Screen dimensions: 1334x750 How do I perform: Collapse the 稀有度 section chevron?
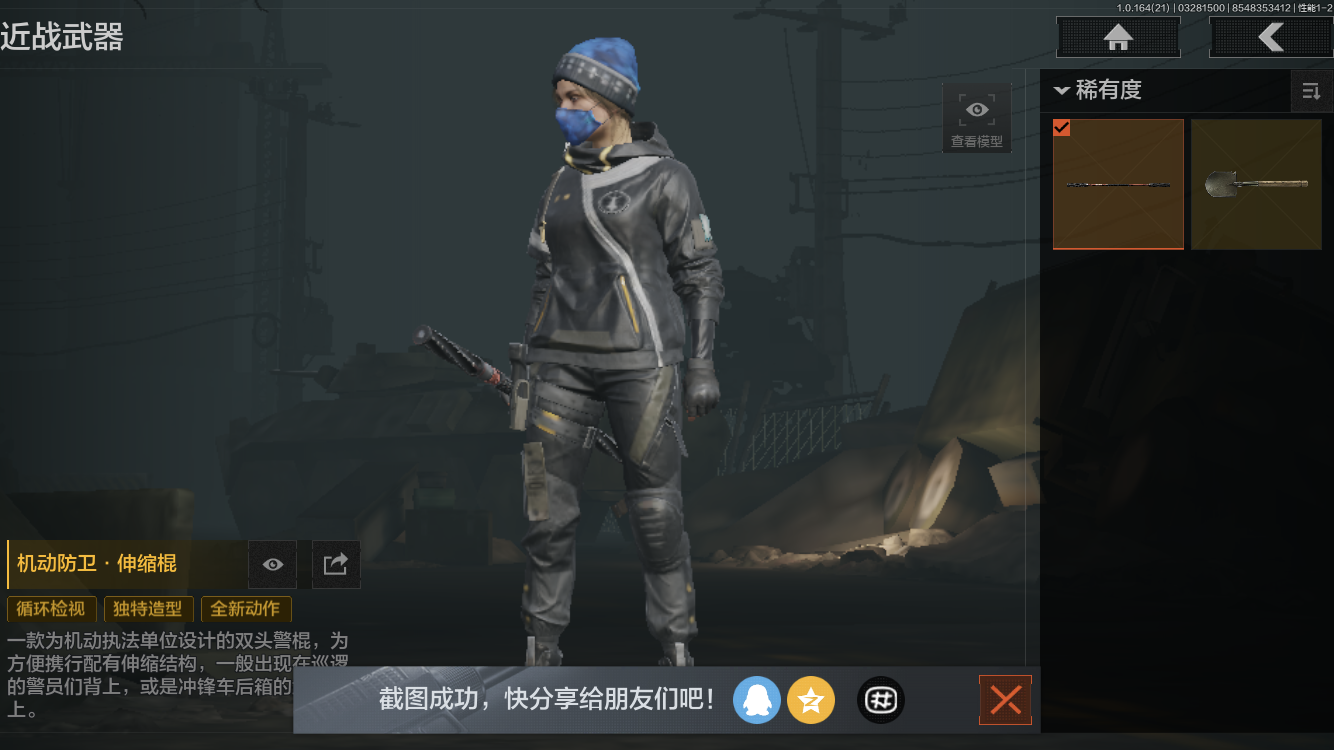click(x=1062, y=91)
